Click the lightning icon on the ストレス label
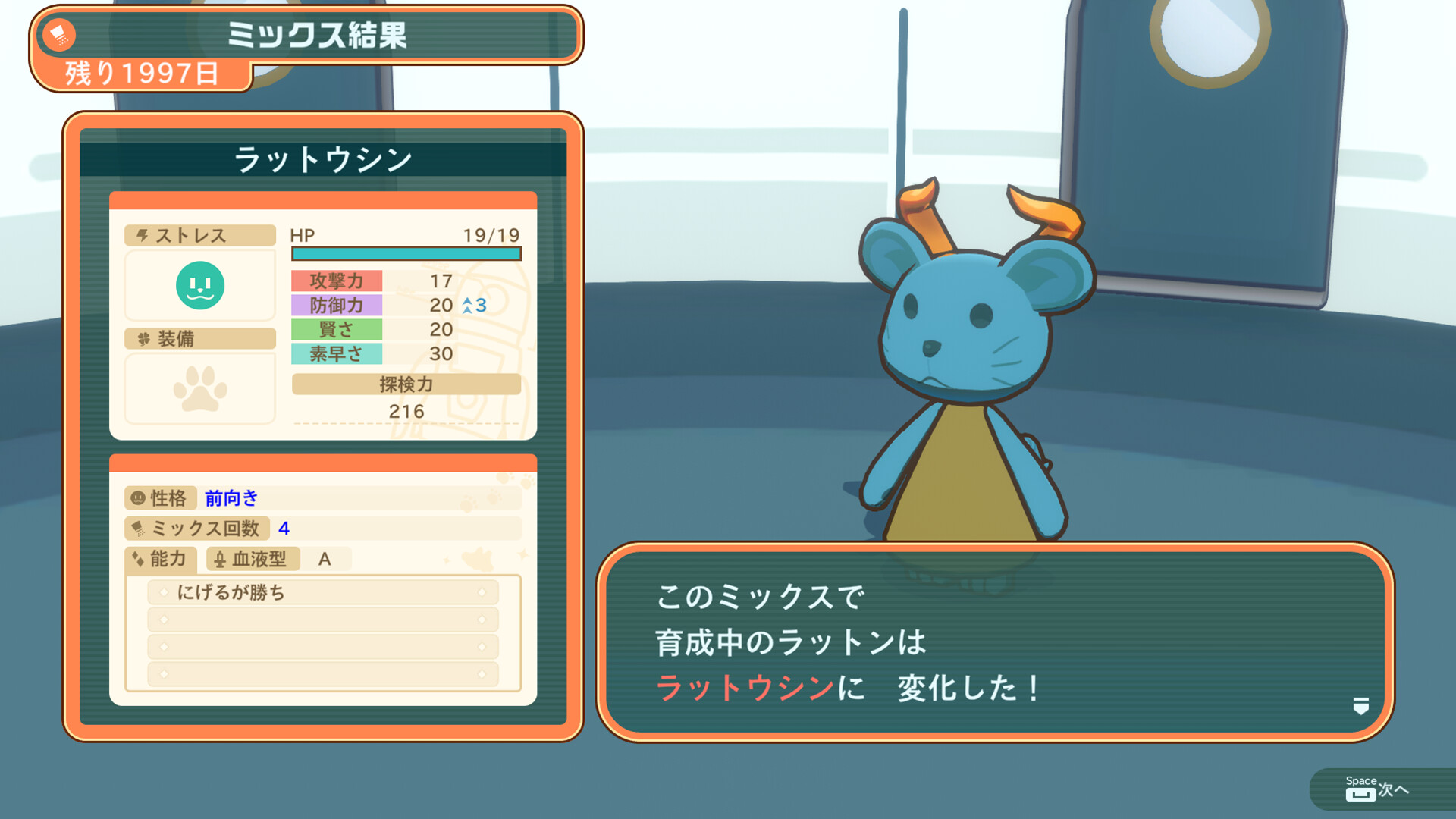The height and width of the screenshot is (819, 1456). (142, 235)
